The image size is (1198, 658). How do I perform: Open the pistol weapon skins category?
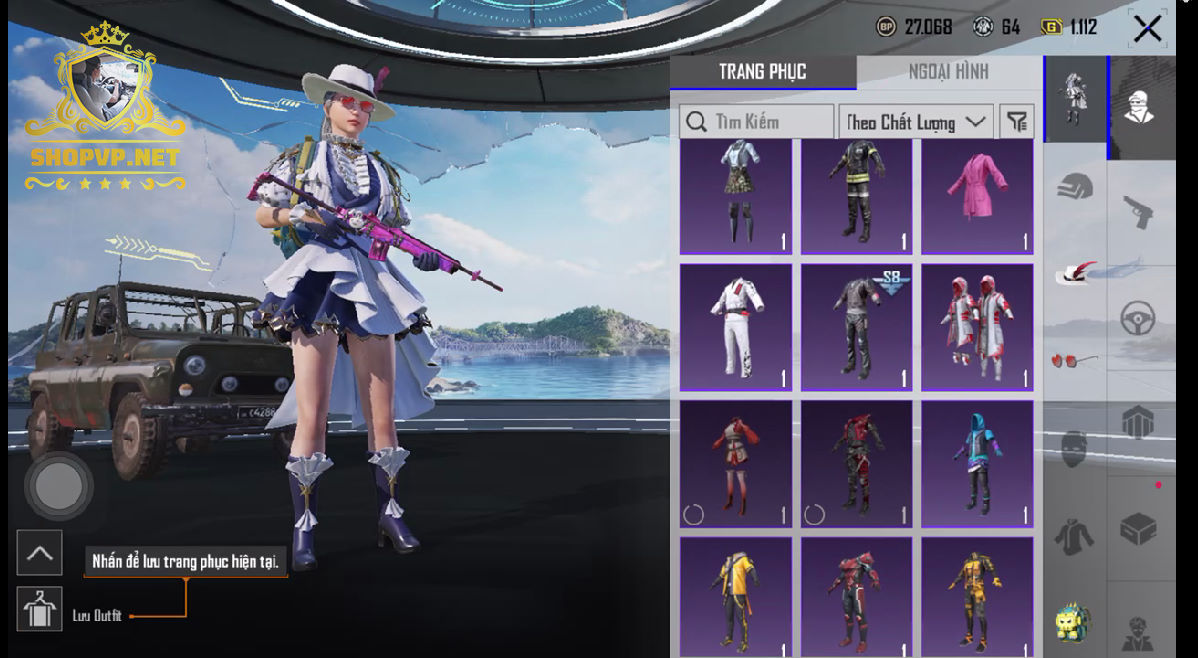(x=1139, y=211)
